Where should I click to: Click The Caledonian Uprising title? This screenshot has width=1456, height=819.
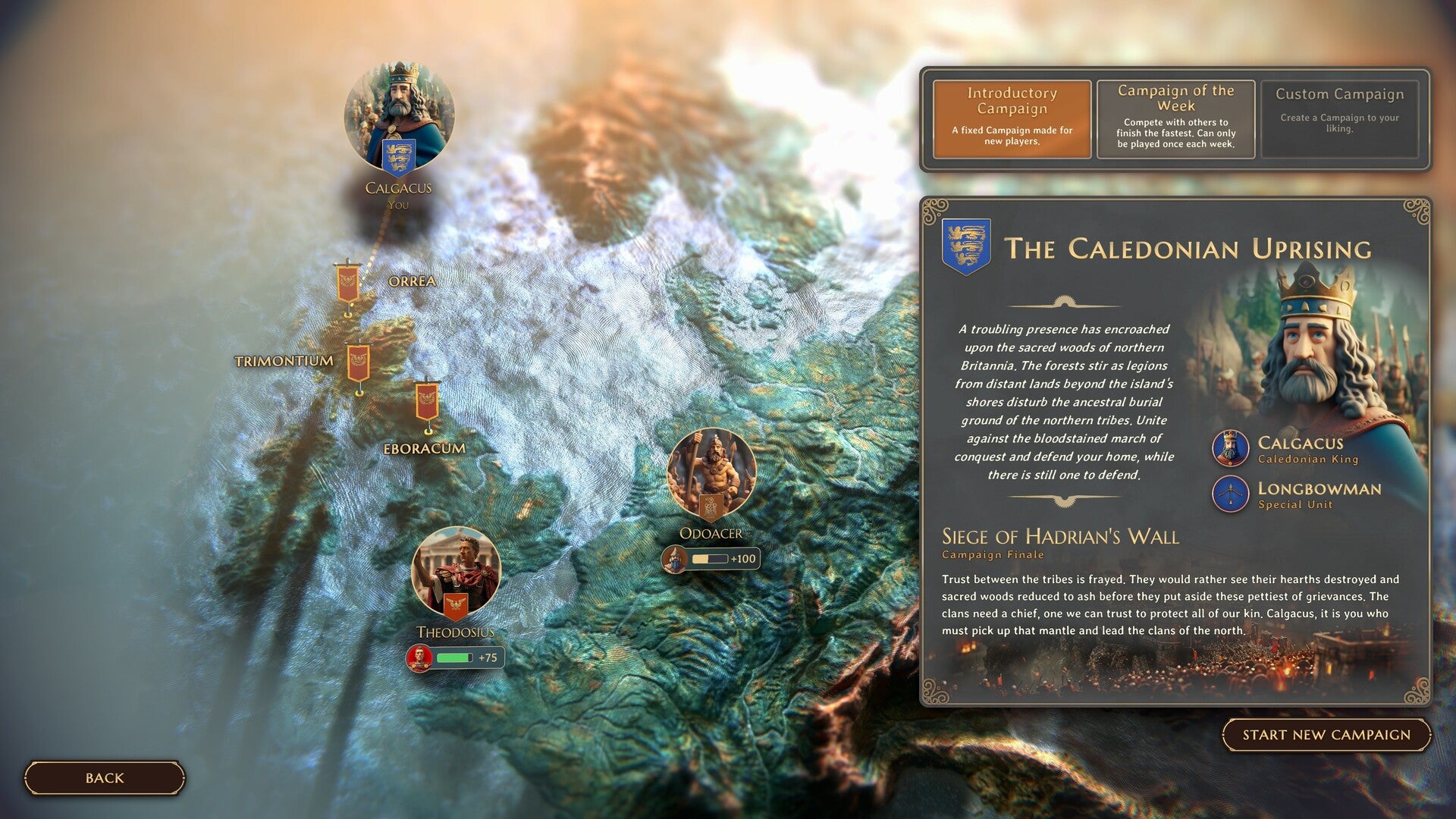tap(1191, 247)
